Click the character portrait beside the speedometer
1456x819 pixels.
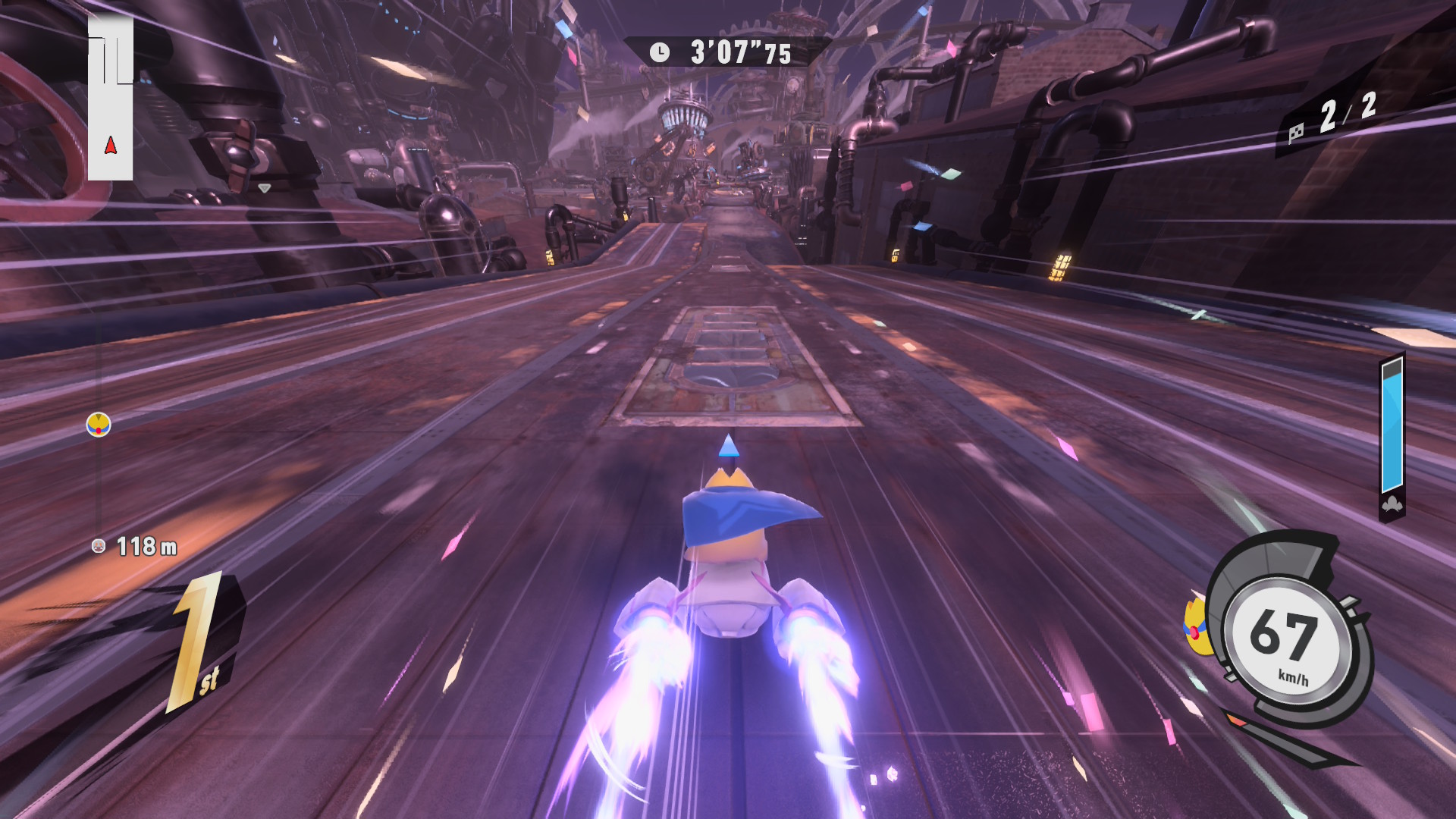(1196, 626)
